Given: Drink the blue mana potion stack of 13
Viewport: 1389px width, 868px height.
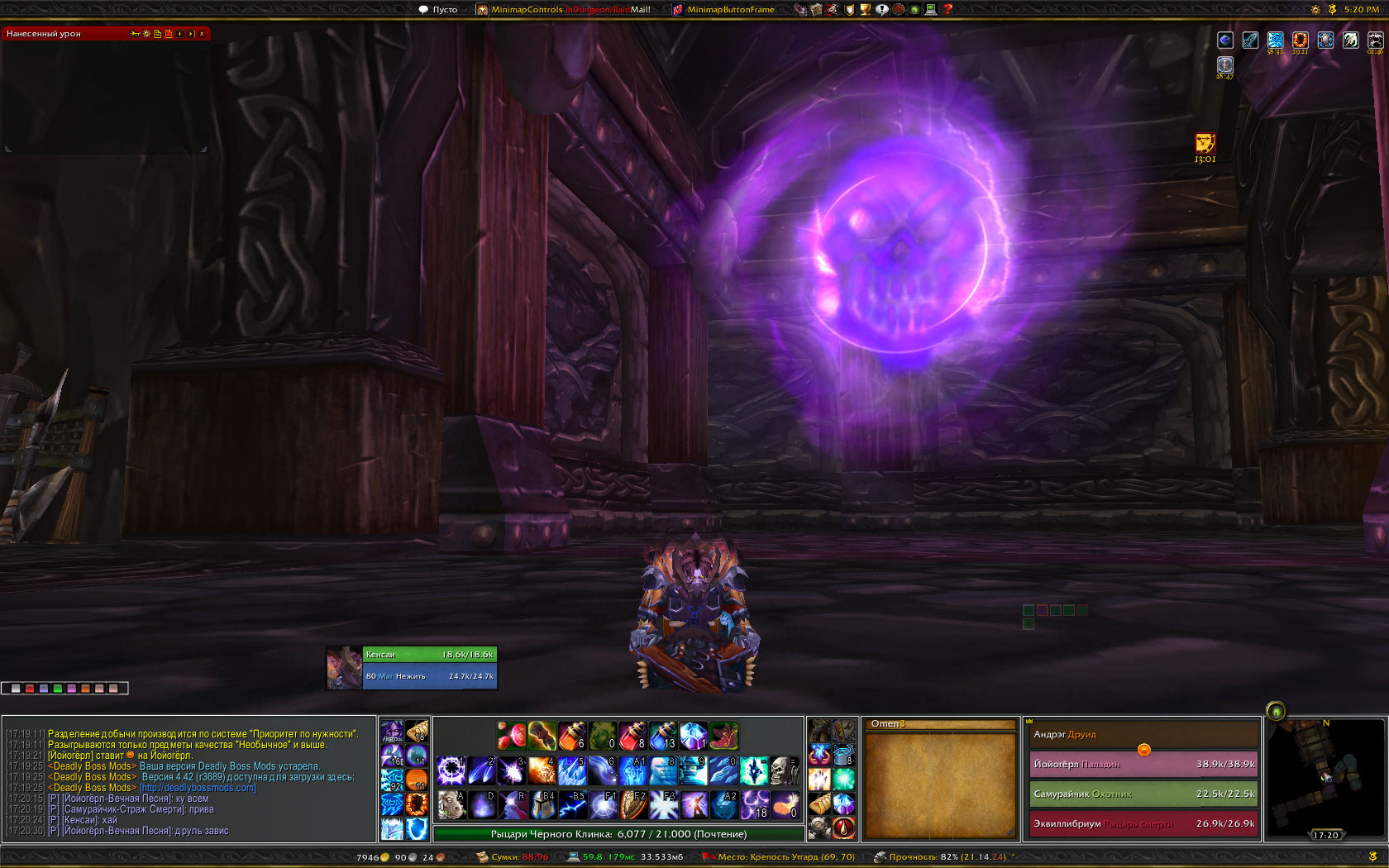Looking at the screenshot, I should pos(663,735).
